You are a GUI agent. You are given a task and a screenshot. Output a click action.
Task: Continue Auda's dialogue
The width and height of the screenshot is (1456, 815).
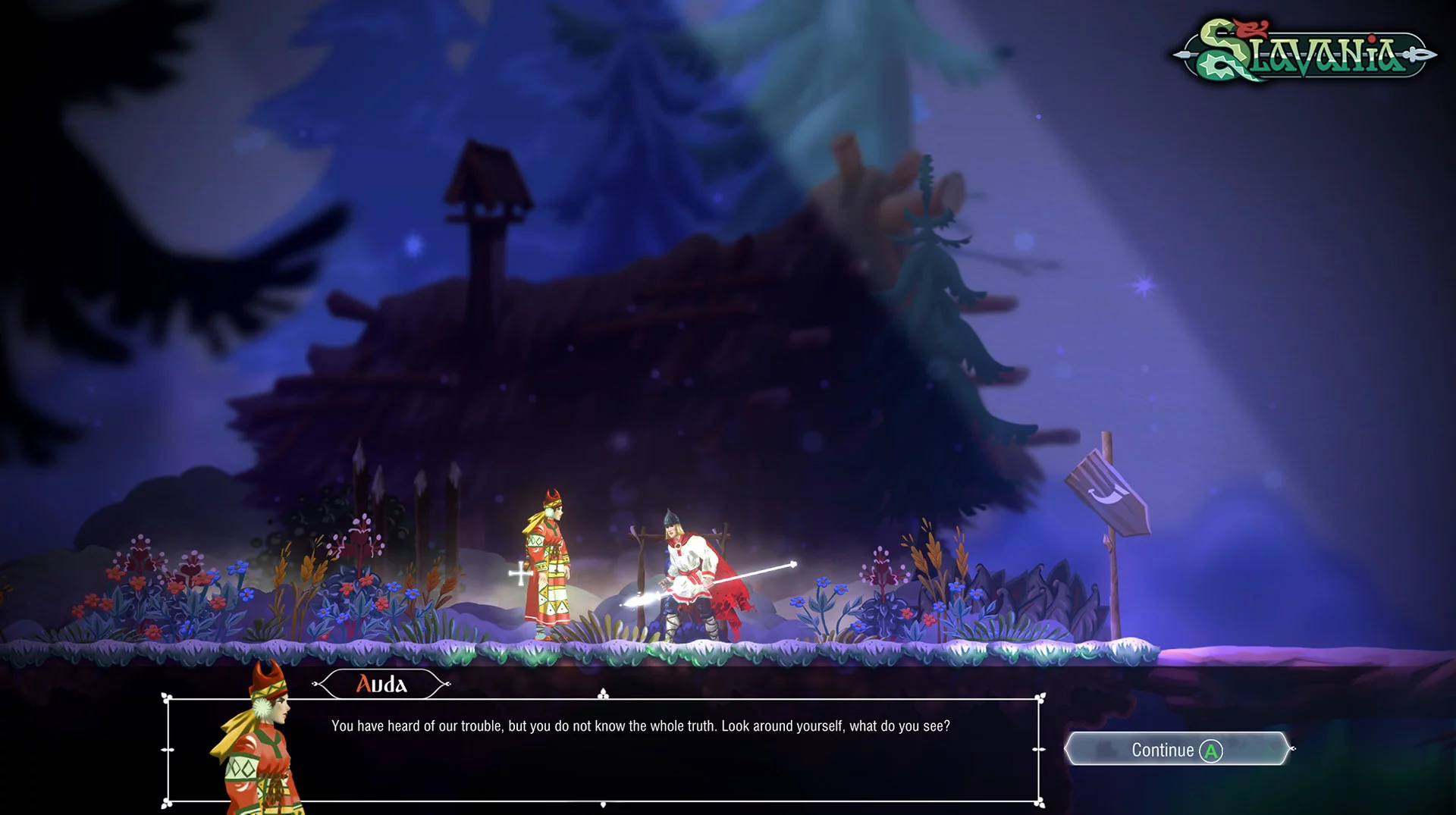pyautogui.click(x=1176, y=750)
